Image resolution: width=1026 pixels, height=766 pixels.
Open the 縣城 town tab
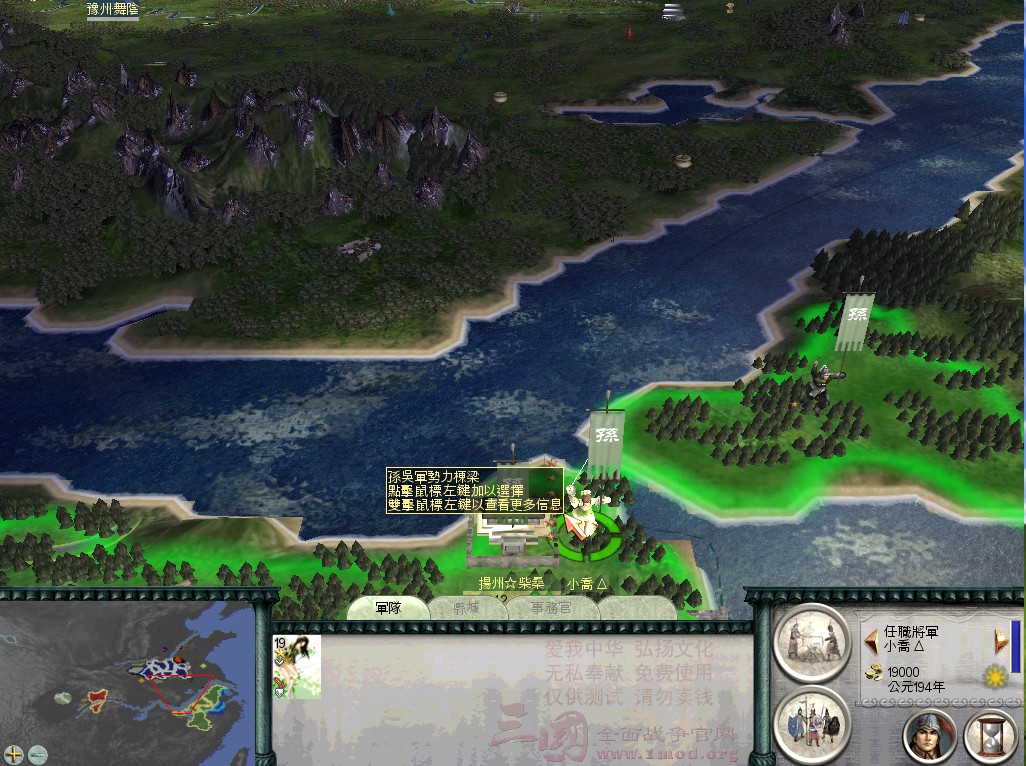[468, 608]
